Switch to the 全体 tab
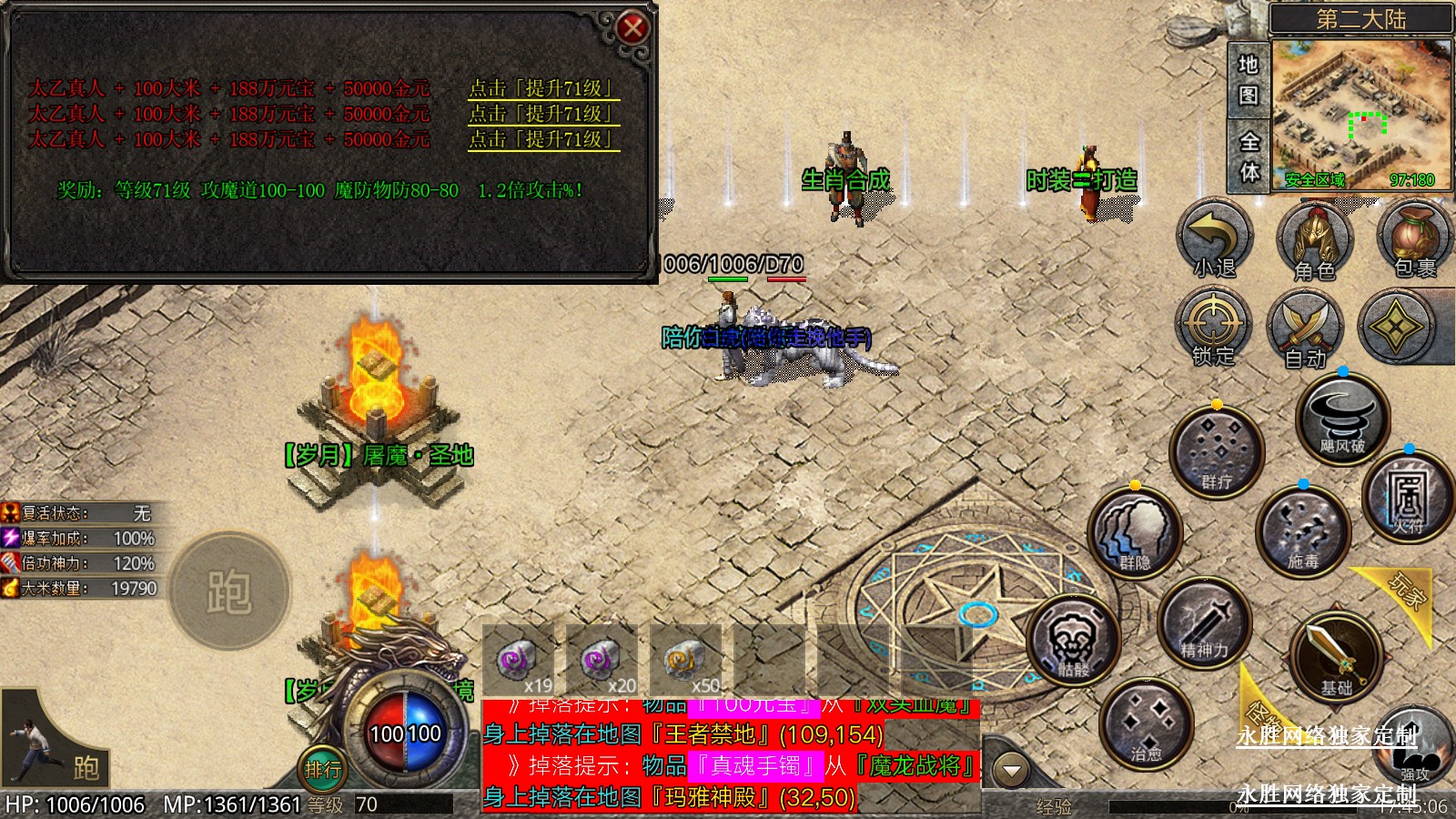This screenshot has width=1456, height=819. pyautogui.click(x=1249, y=156)
